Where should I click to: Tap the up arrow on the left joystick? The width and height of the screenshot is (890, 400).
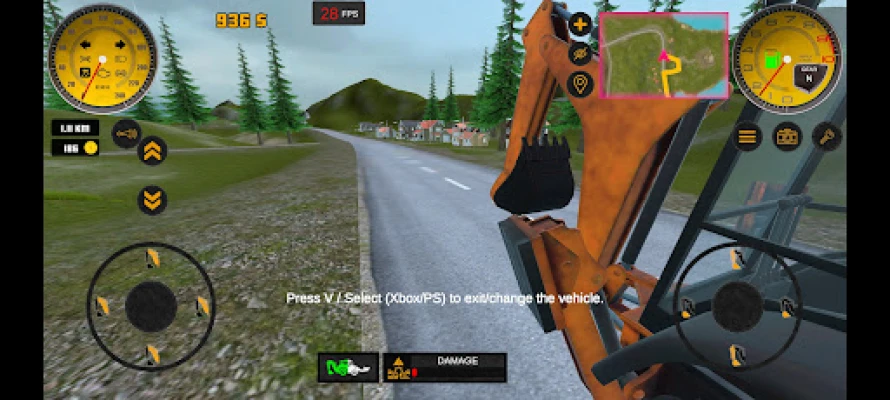click(x=152, y=260)
